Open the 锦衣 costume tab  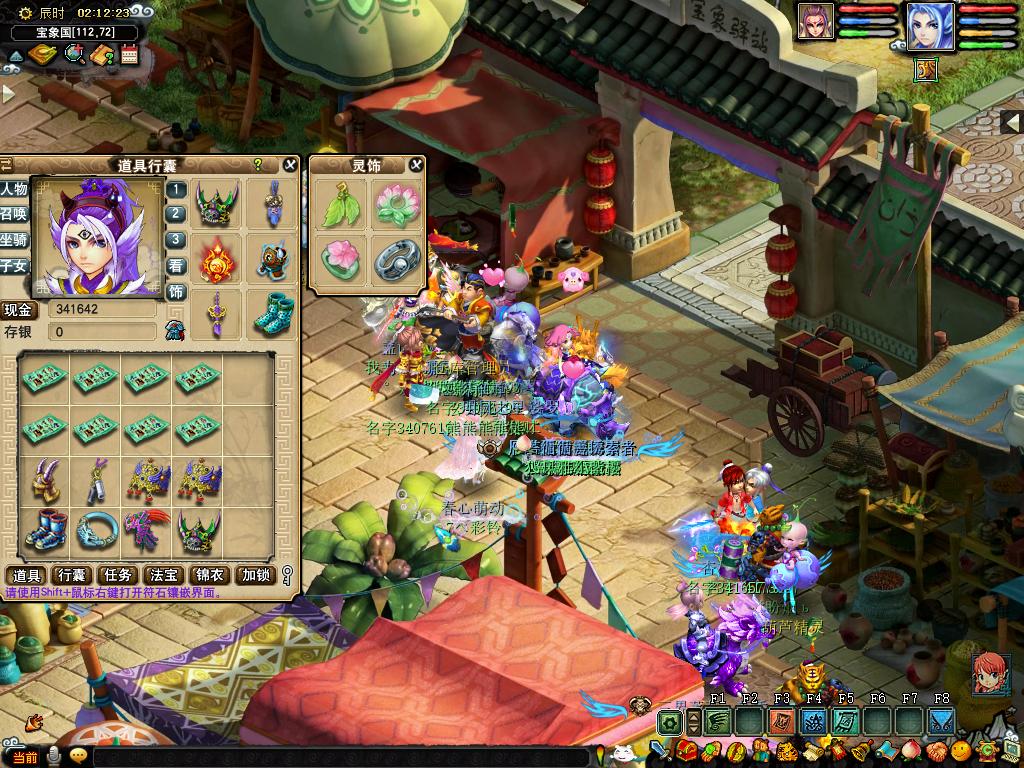(209, 575)
